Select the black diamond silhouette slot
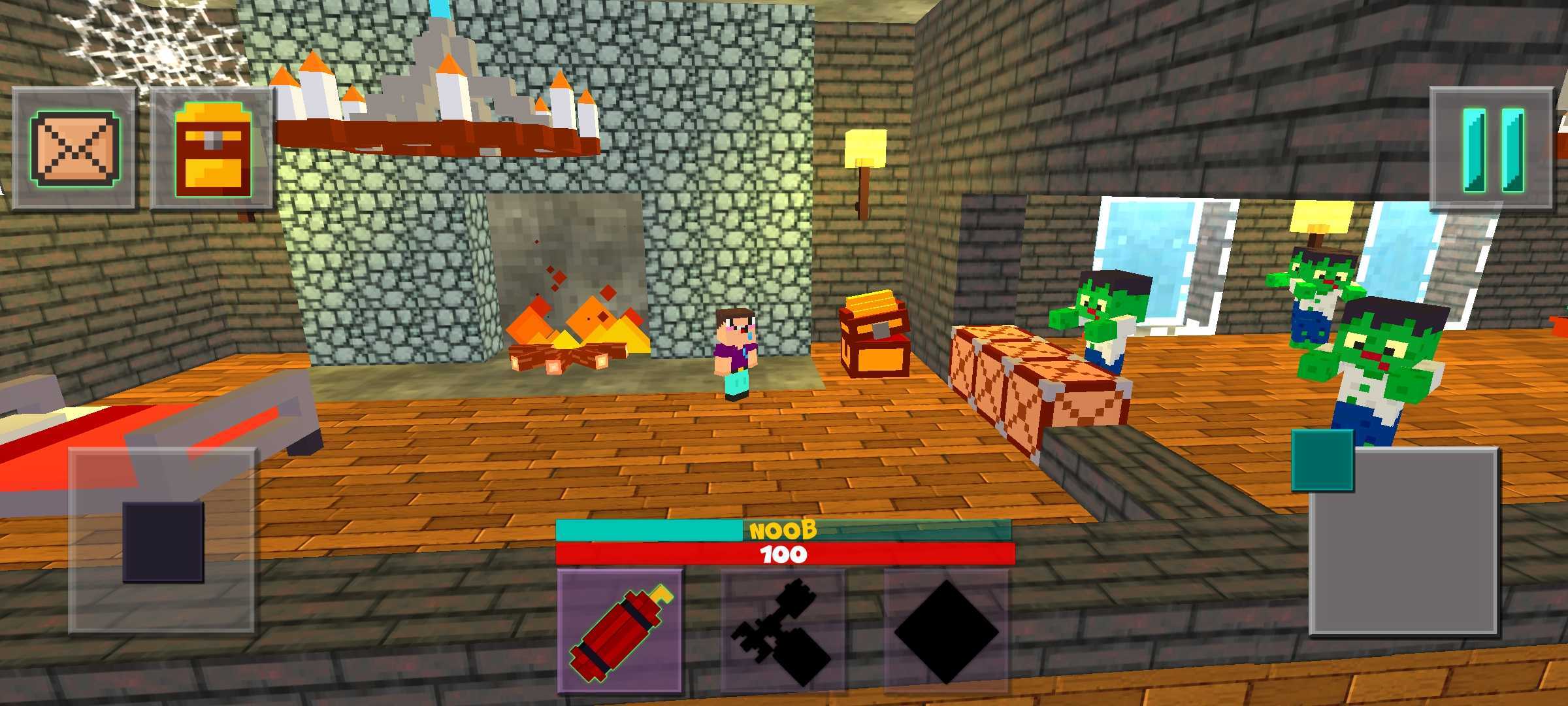 (945, 631)
